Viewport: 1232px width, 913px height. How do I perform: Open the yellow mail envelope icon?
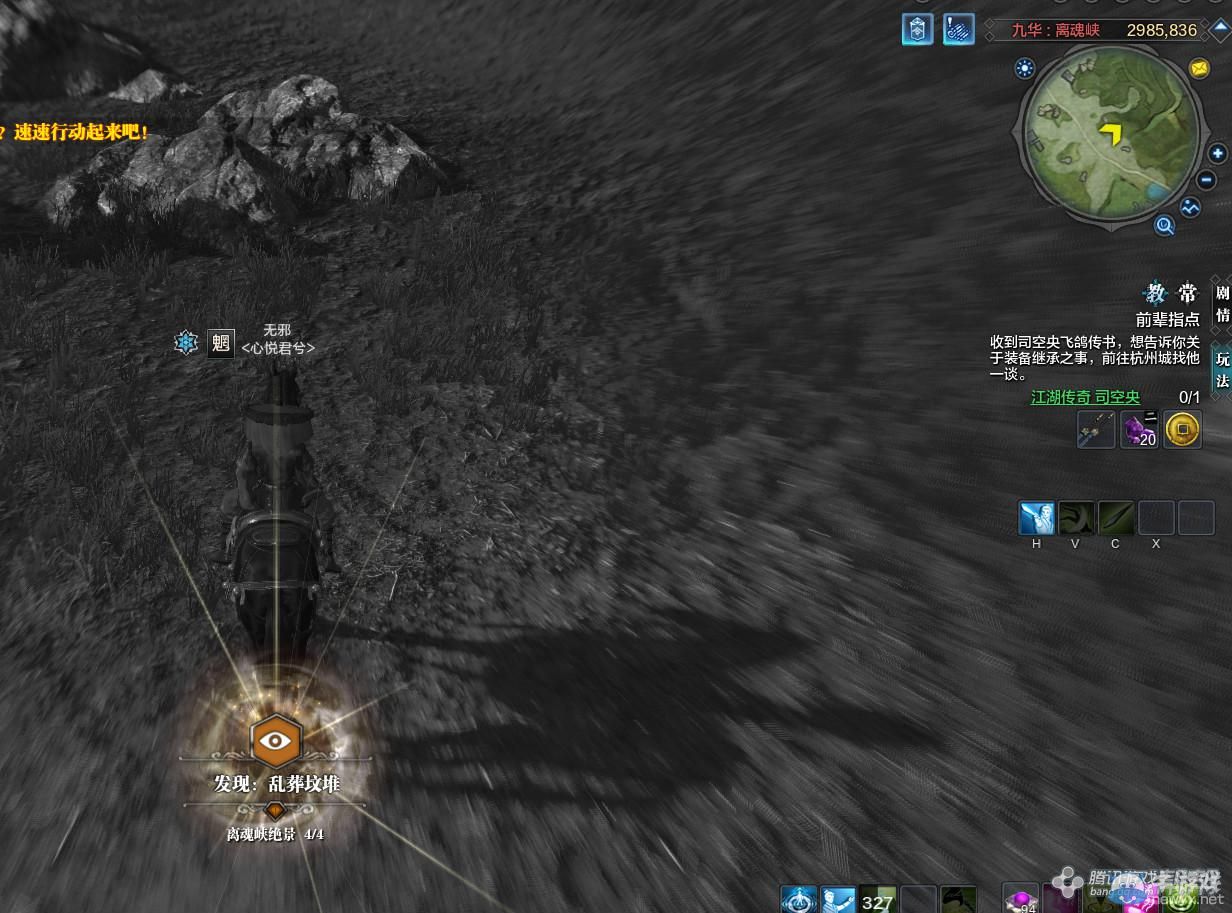[x=1198, y=68]
